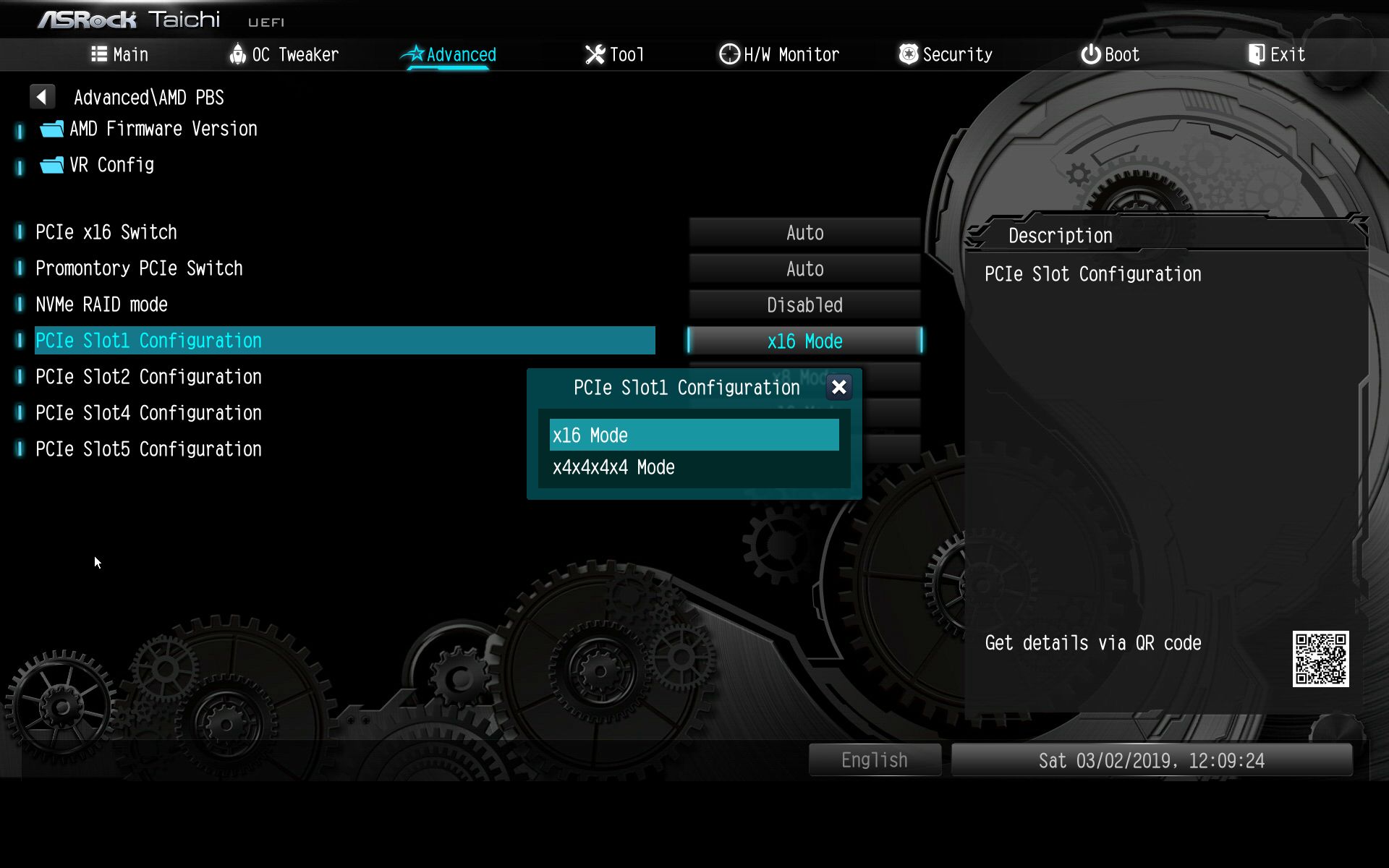
Task: Open the VR Config folder
Action: point(111,165)
